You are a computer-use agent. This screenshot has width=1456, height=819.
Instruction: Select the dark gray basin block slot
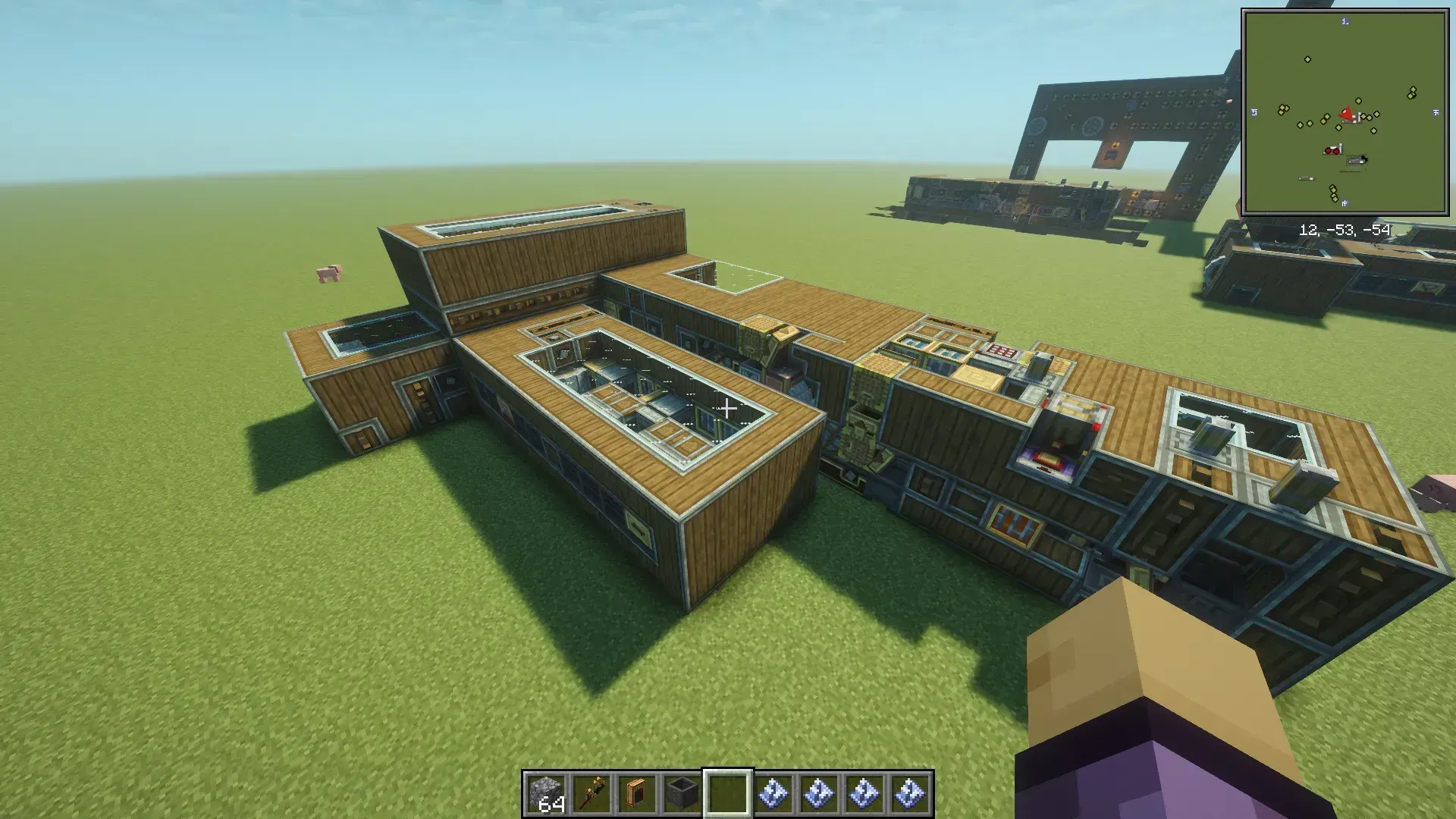click(x=682, y=793)
